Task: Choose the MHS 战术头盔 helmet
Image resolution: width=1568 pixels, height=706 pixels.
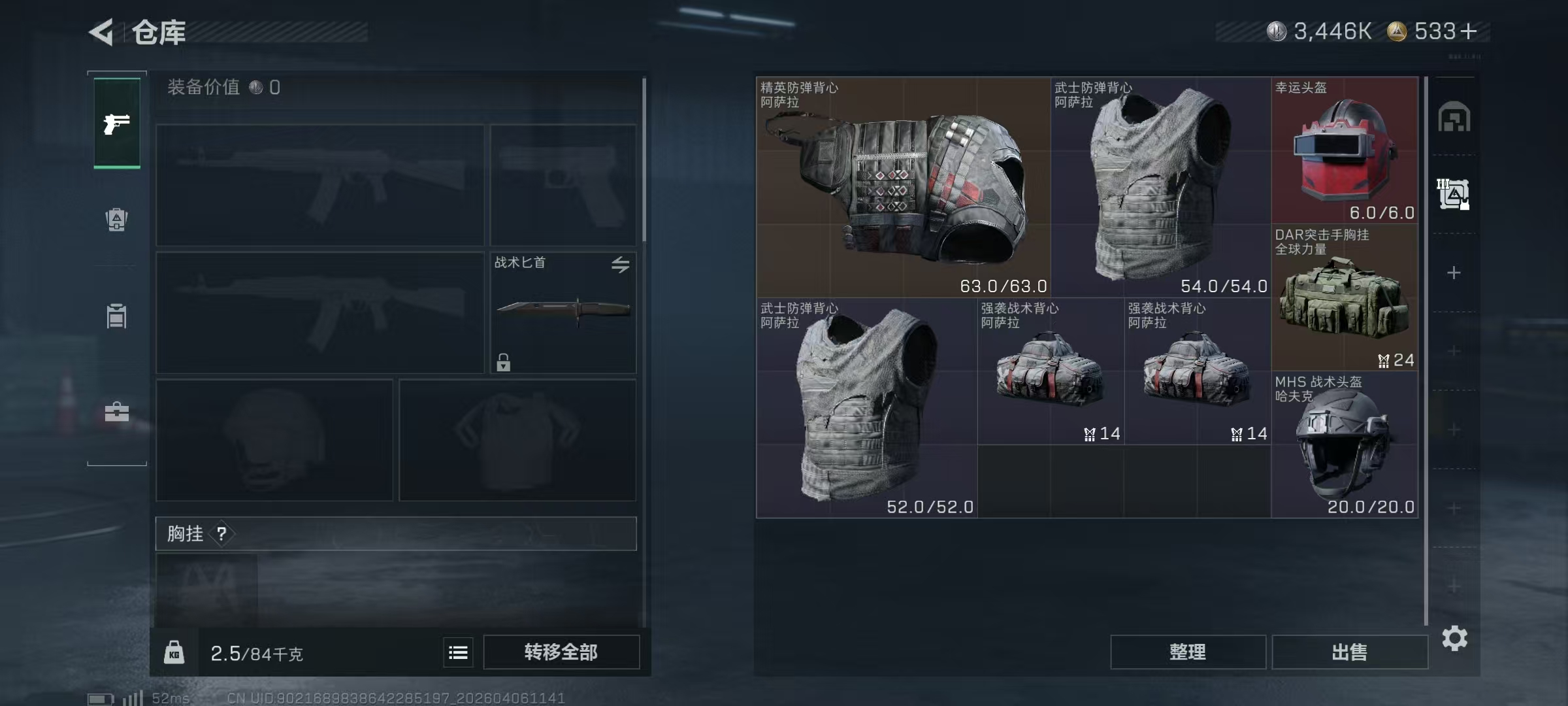Action: pos(1345,445)
